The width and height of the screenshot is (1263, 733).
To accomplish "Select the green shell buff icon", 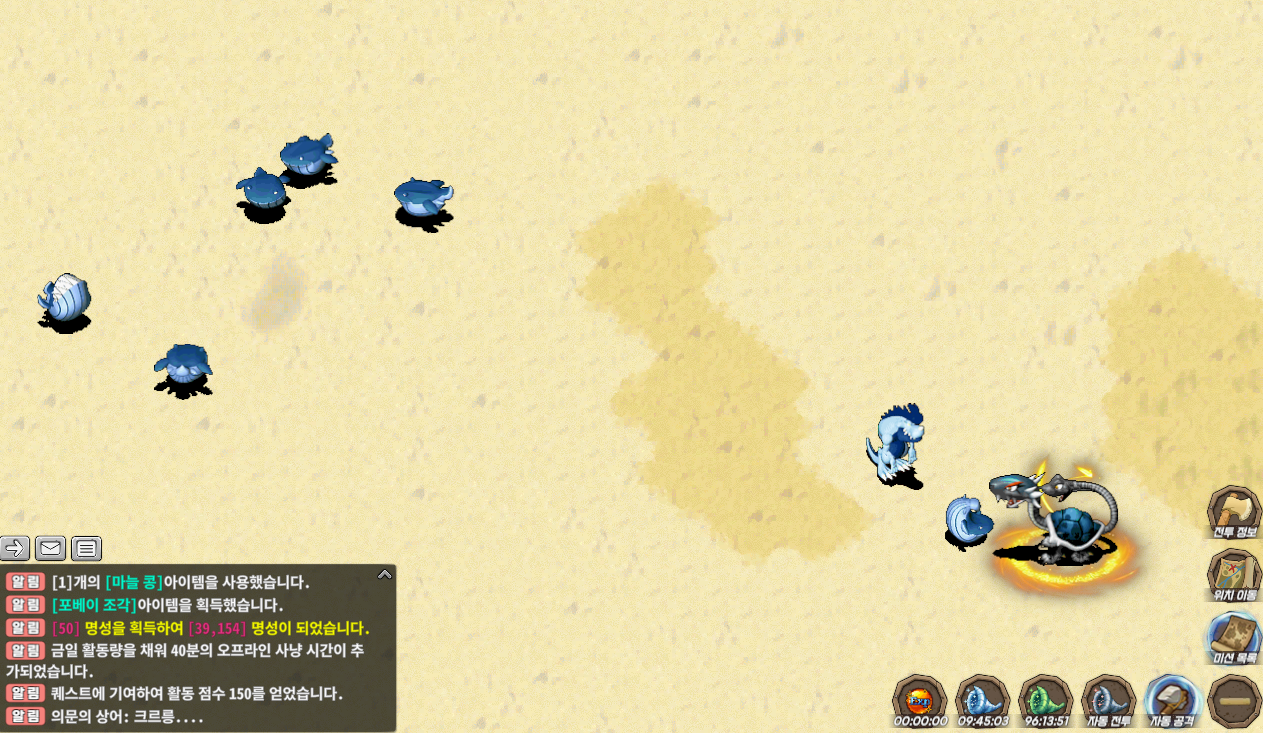I will pyautogui.click(x=1046, y=698).
